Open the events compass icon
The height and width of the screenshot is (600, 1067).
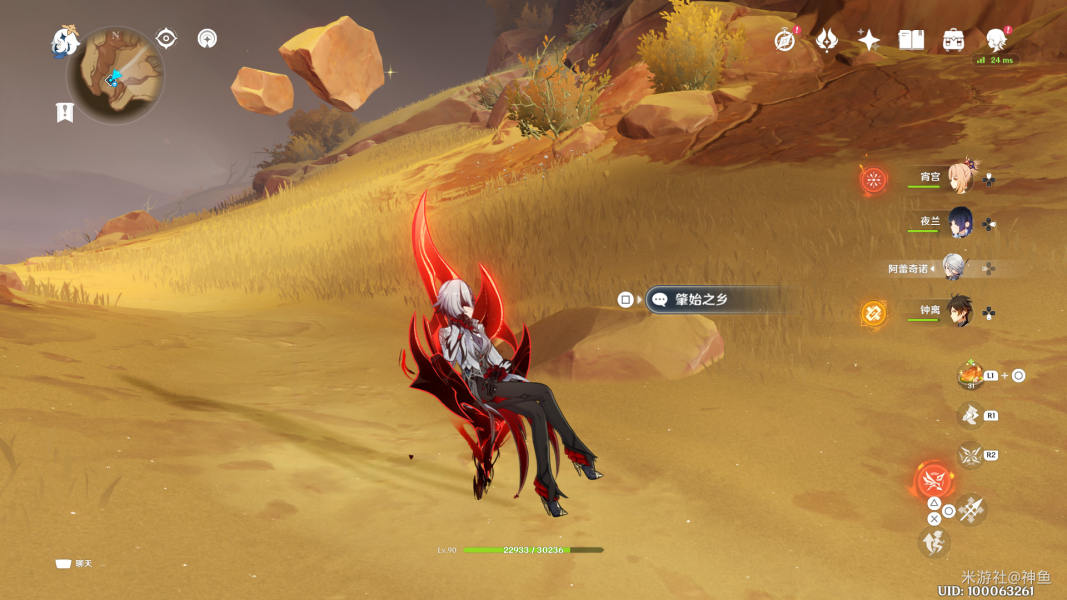[x=785, y=40]
